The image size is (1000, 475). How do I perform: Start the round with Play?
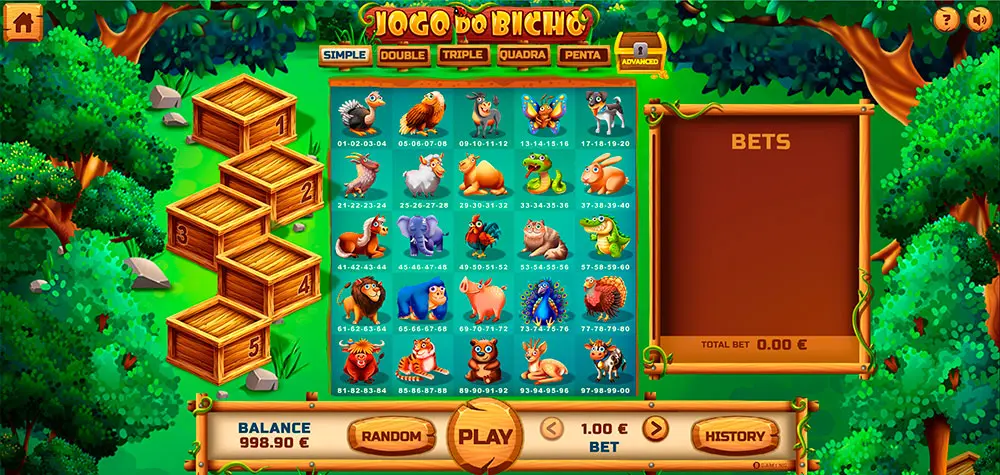click(x=485, y=436)
